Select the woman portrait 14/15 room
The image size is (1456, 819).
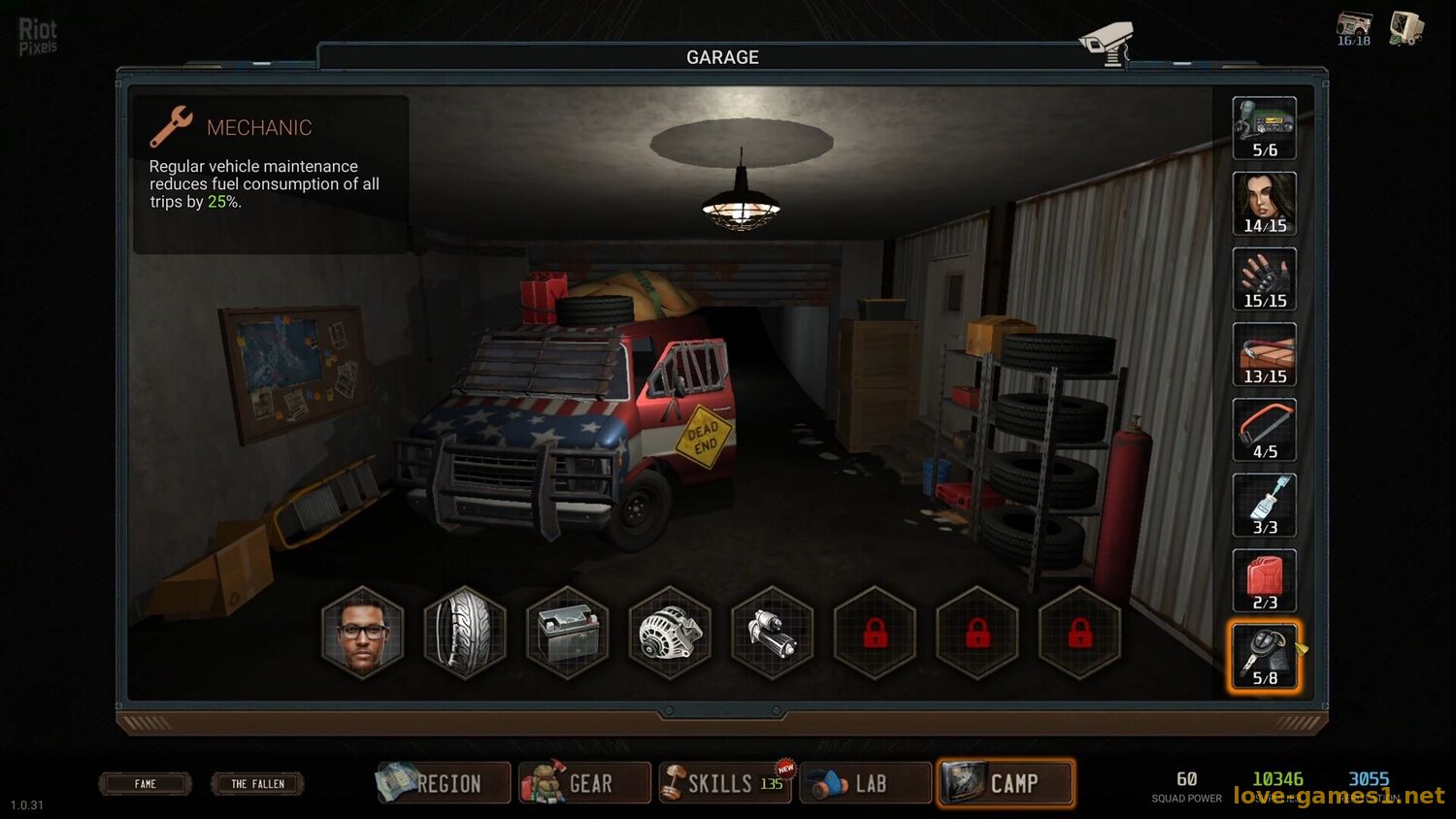(x=1264, y=204)
